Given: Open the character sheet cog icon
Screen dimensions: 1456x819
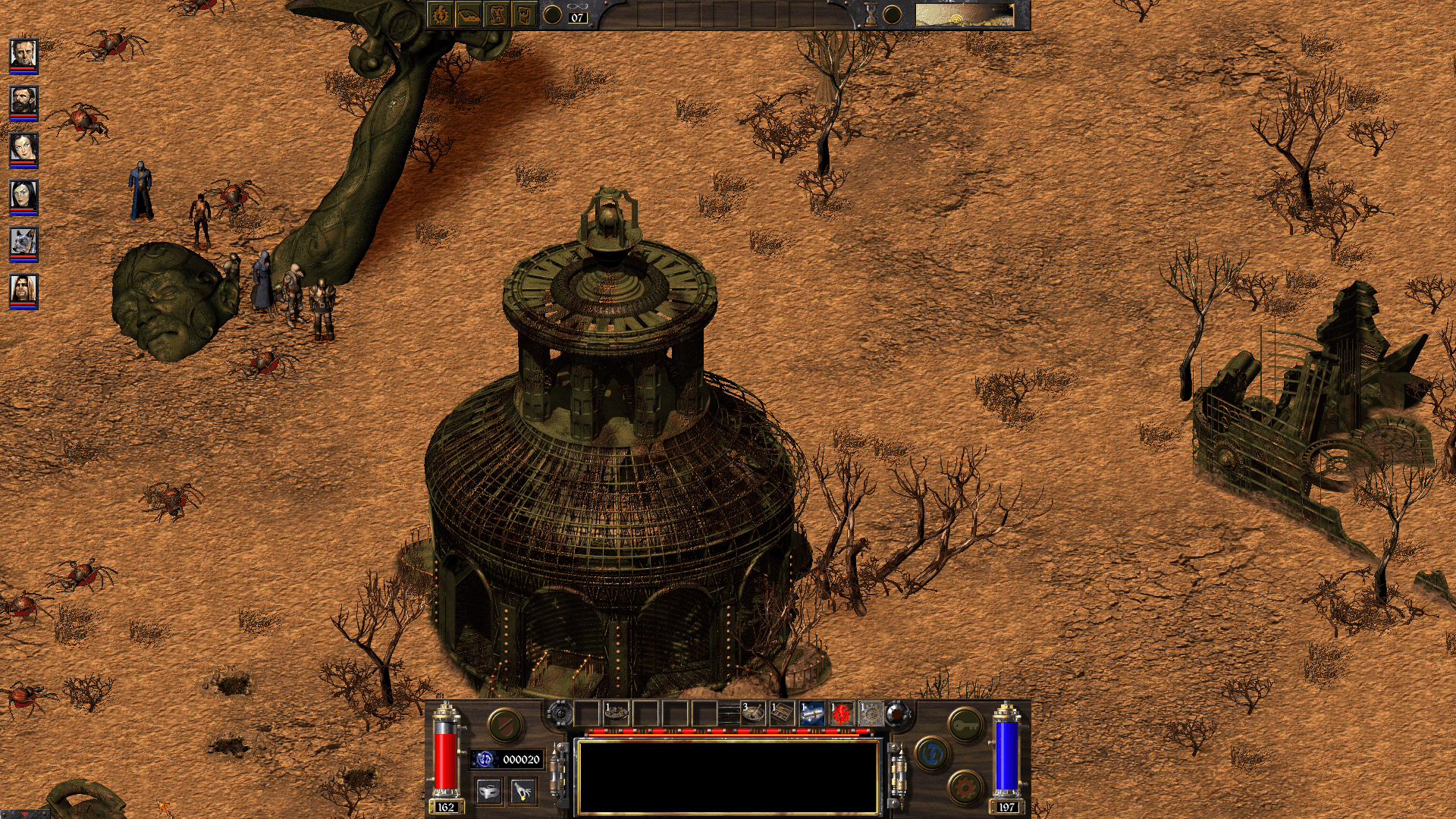Looking at the screenshot, I should (440, 15).
